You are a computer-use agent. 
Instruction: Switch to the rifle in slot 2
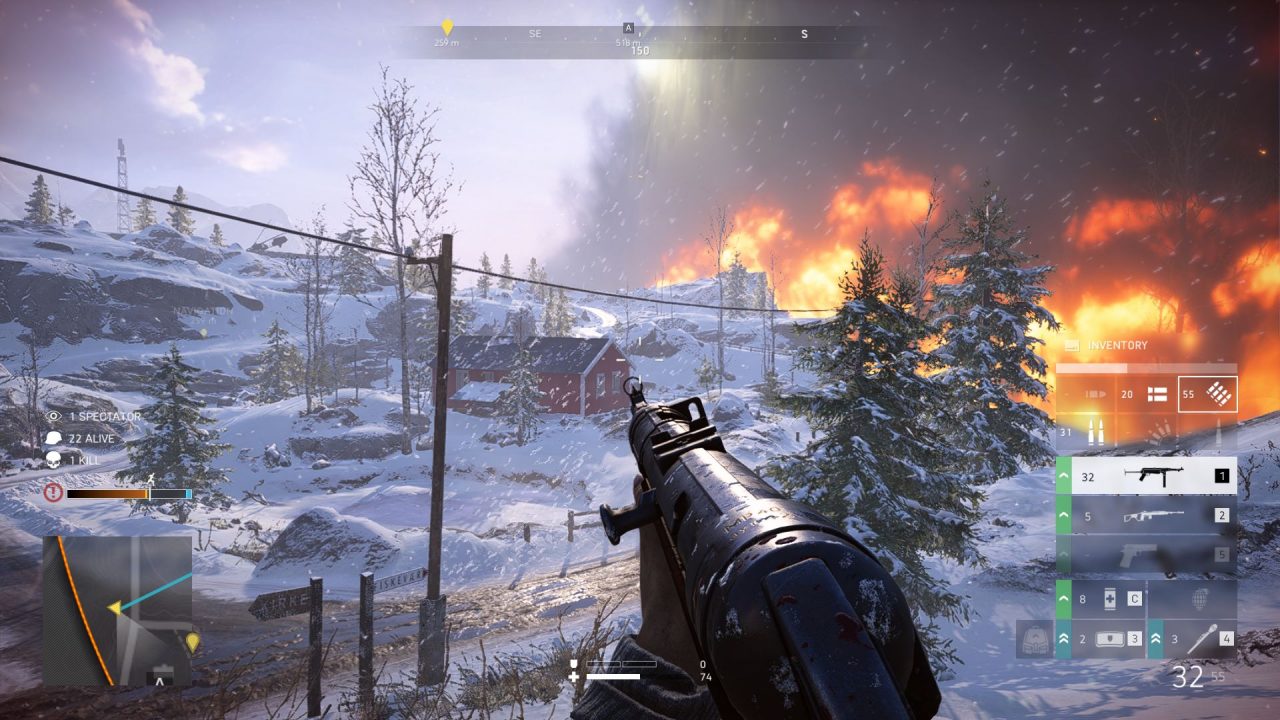1146,516
